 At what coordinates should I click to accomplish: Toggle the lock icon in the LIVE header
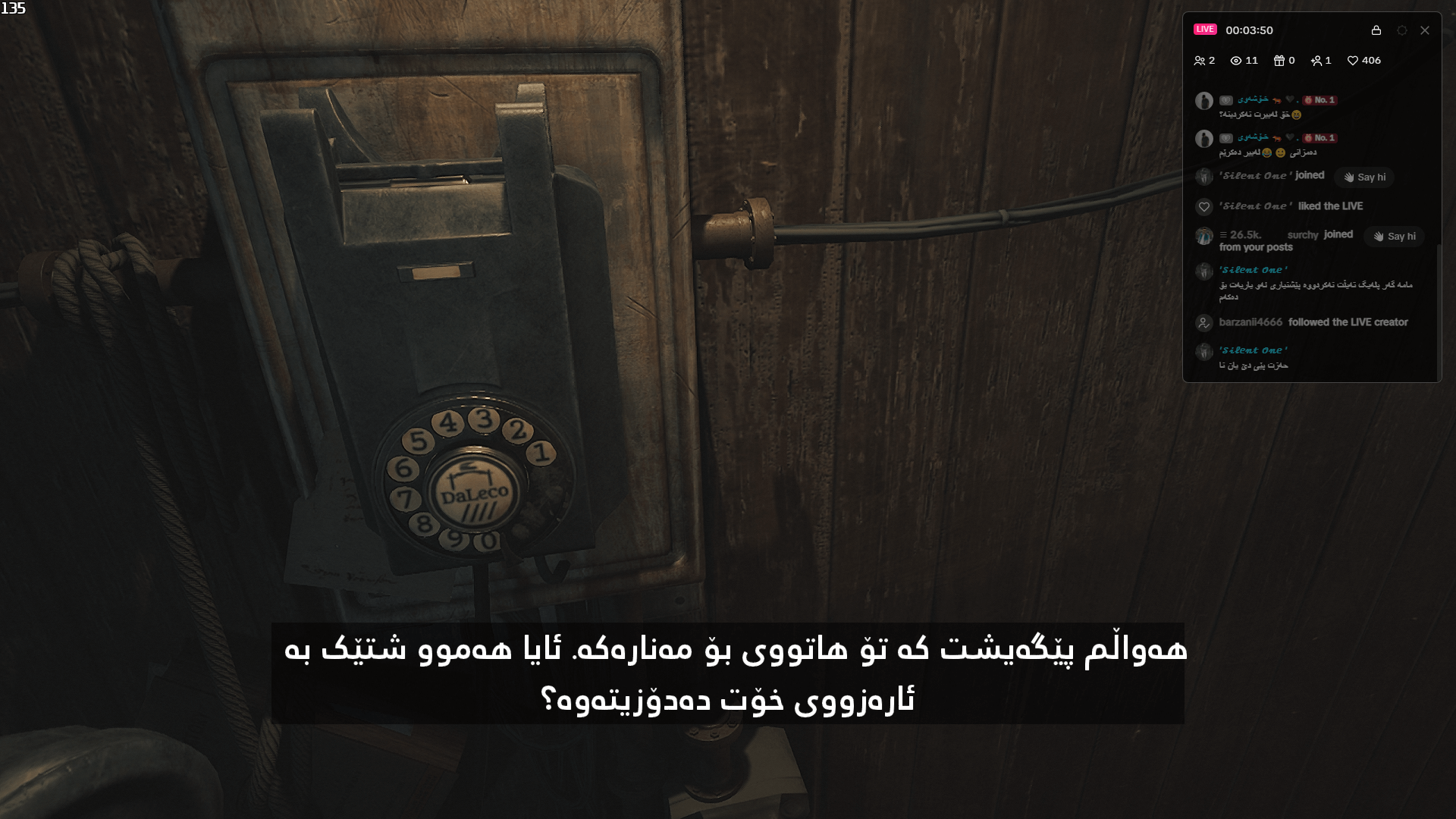tap(1376, 30)
